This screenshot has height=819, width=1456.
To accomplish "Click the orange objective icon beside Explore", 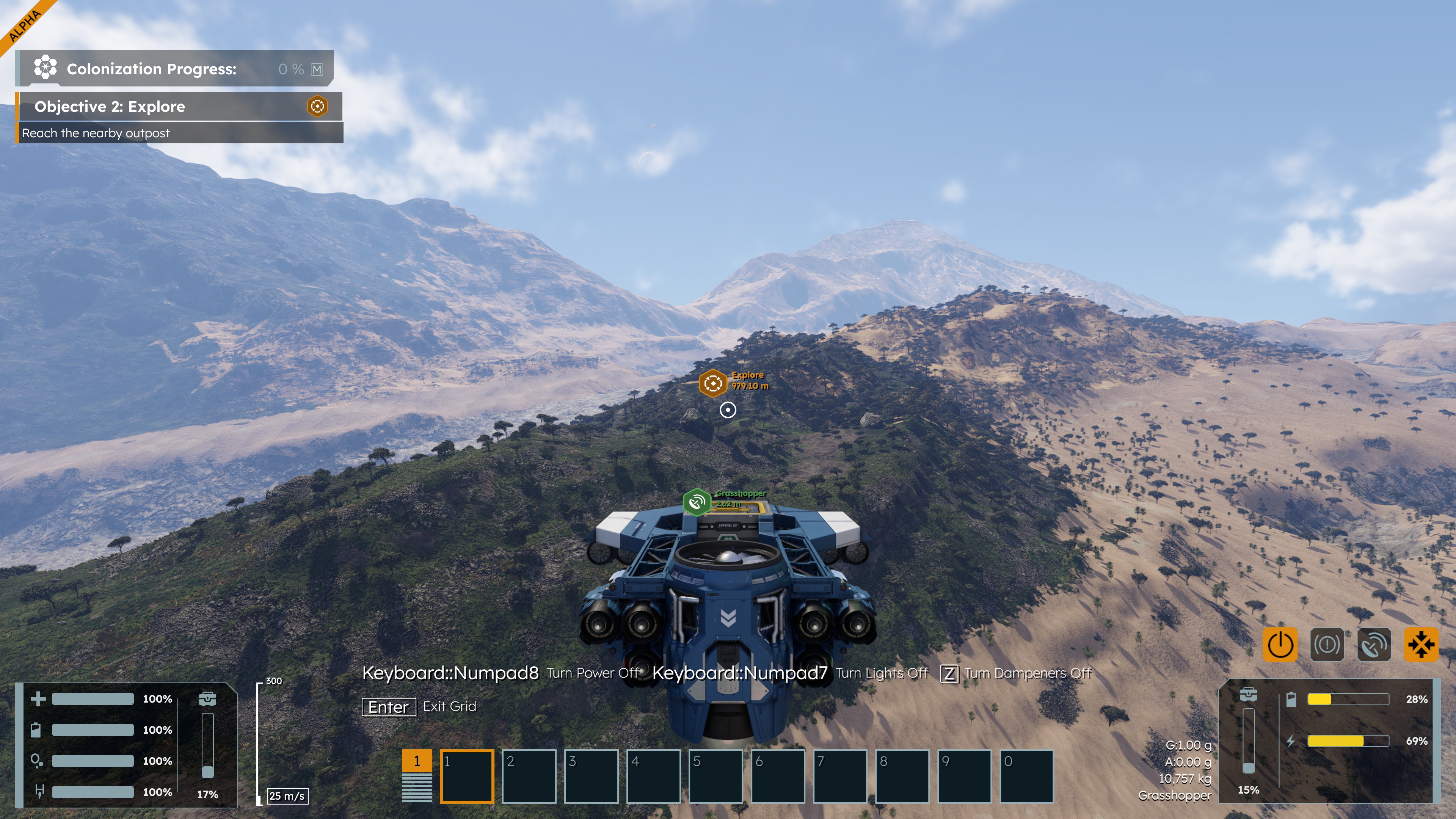I will pyautogui.click(x=318, y=106).
